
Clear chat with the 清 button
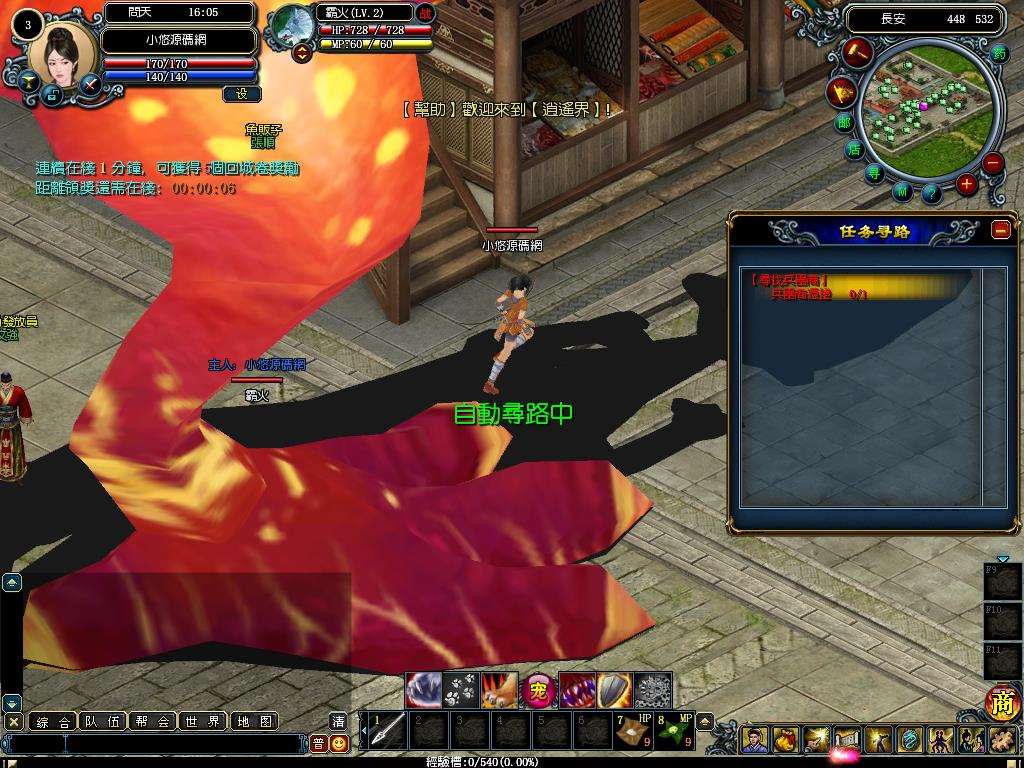click(x=339, y=722)
